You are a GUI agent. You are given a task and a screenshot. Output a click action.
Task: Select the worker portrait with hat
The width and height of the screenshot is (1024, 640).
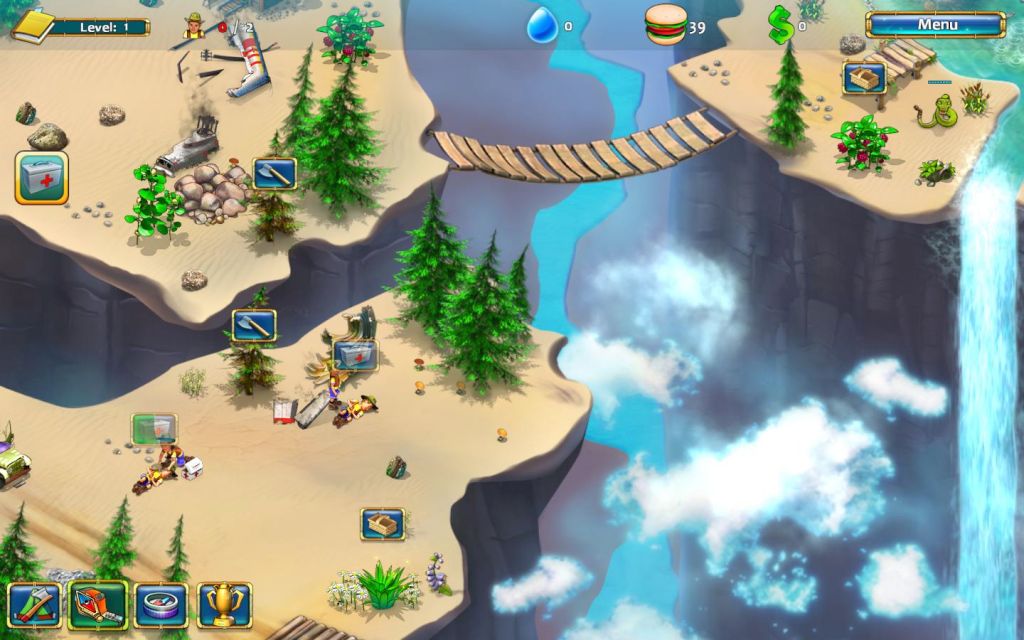pos(194,25)
